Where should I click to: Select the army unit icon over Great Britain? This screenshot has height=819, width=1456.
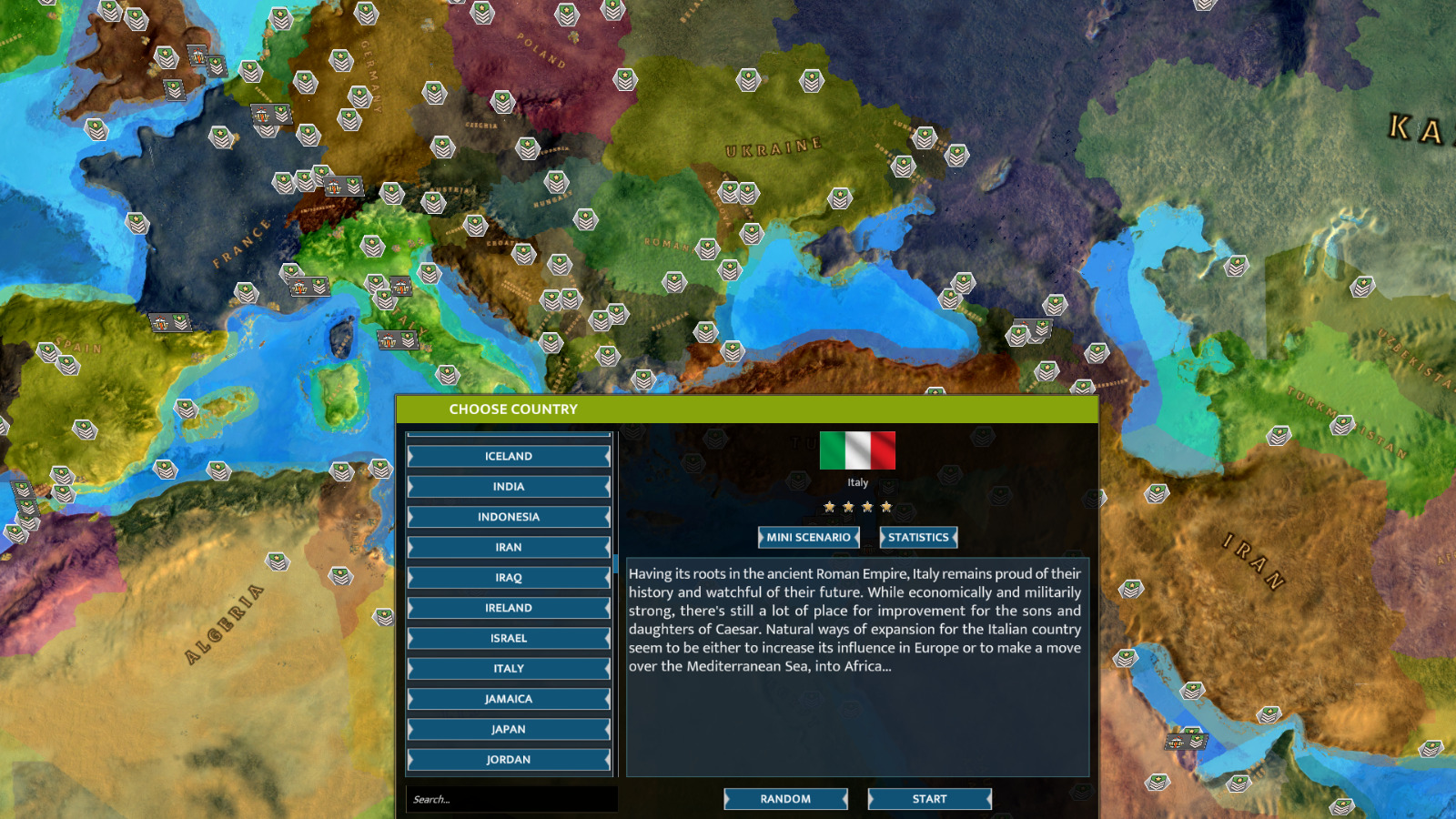(x=168, y=59)
